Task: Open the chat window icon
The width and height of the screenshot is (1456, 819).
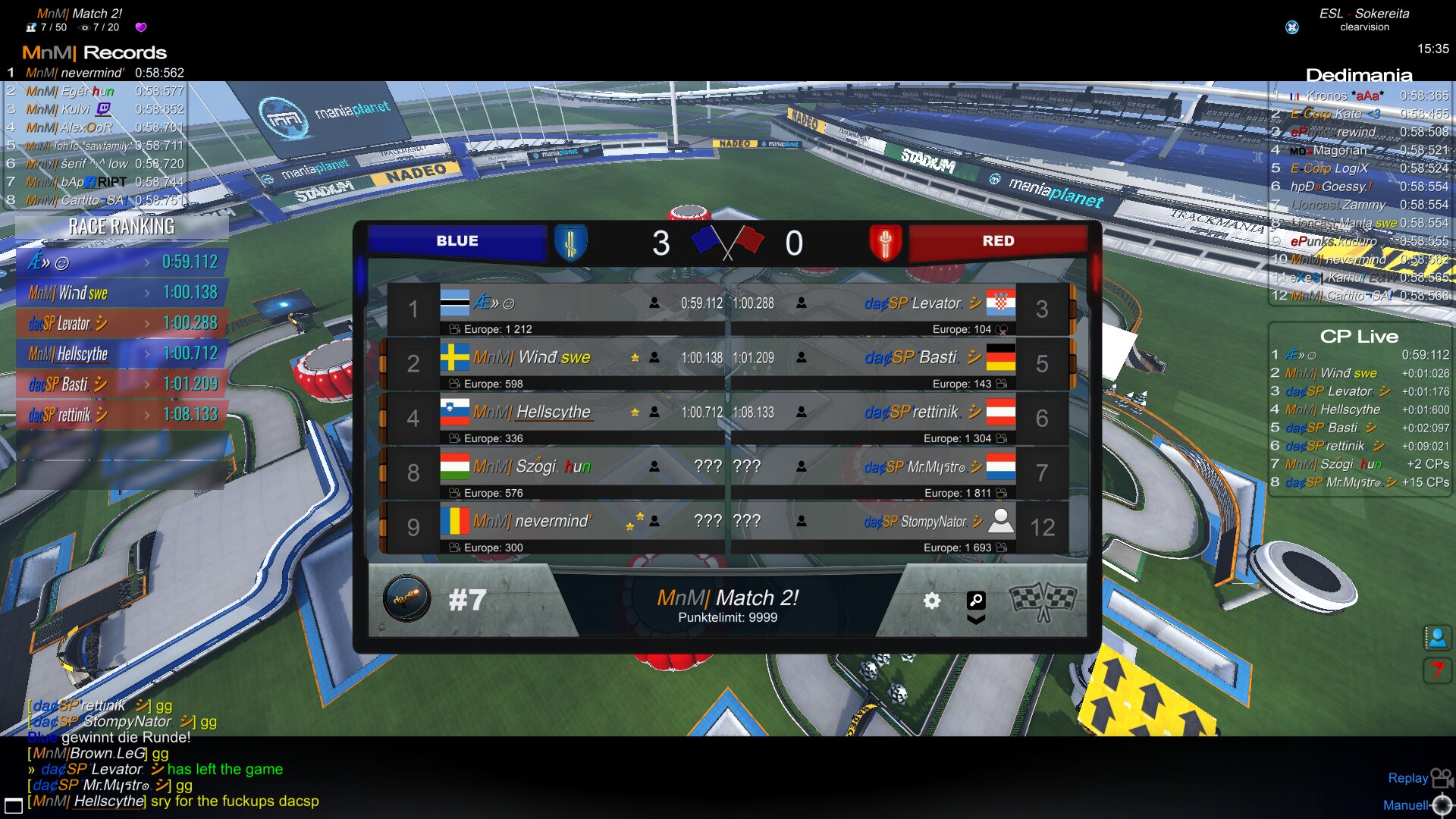Action: (x=13, y=805)
